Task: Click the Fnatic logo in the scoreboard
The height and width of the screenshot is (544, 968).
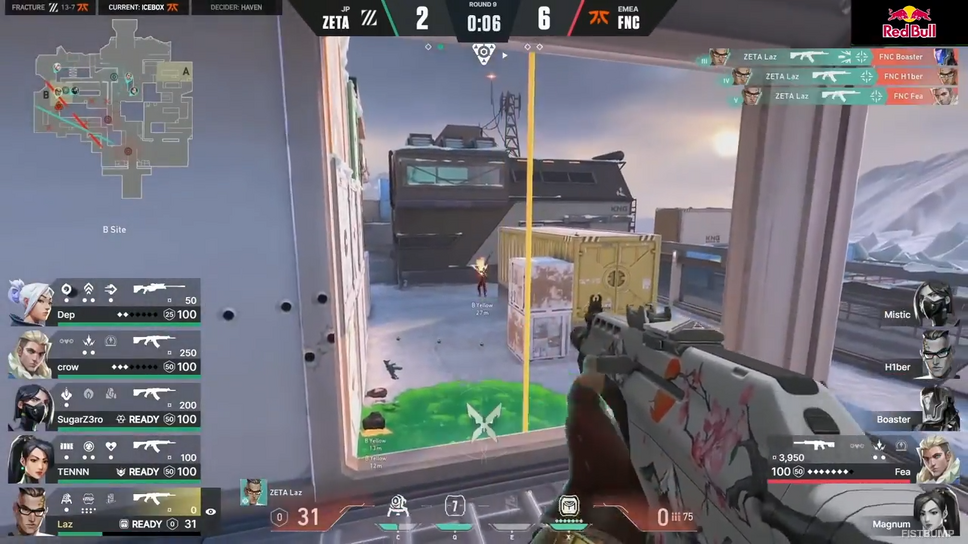Action: (x=599, y=19)
